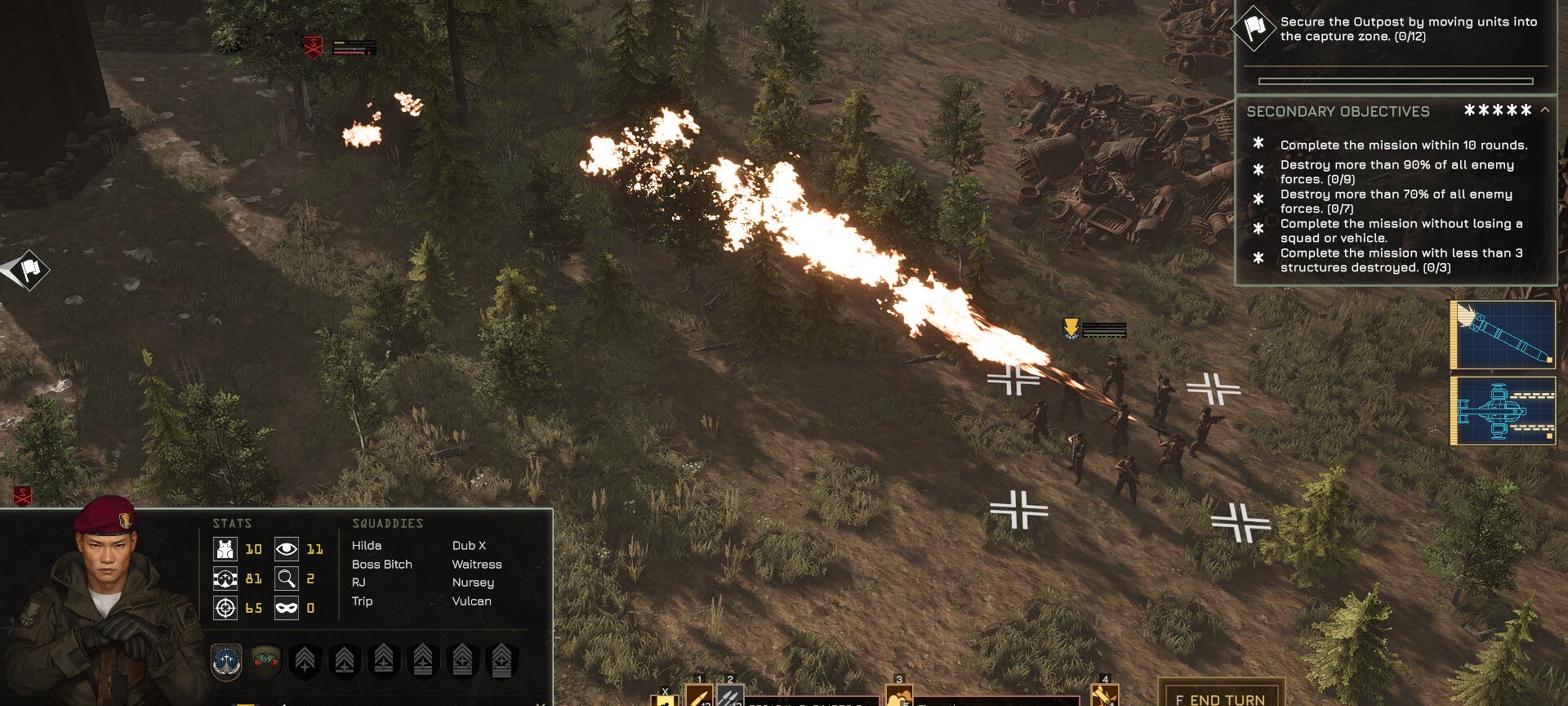Viewport: 1568px width, 706px height.
Task: Click the armor vest stat icon
Action: (x=225, y=549)
